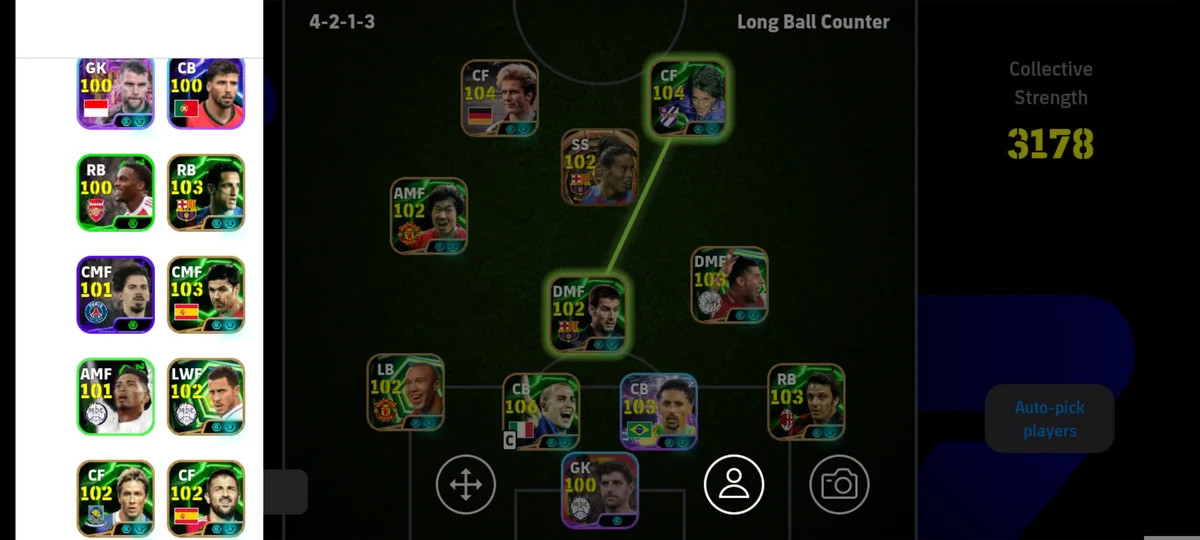Select the GK 100 card on the pitch
This screenshot has width=1200, height=540.
click(599, 490)
